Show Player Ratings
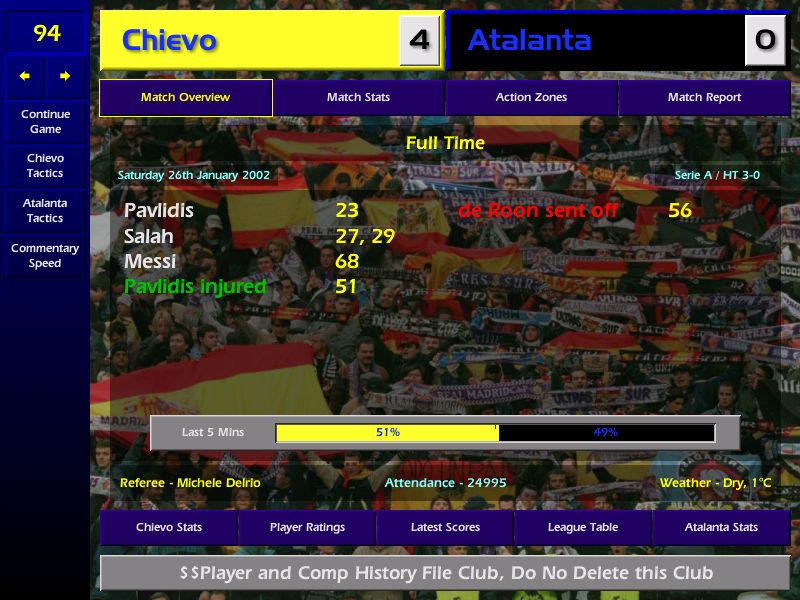This screenshot has height=600, width=800. pyautogui.click(x=307, y=527)
